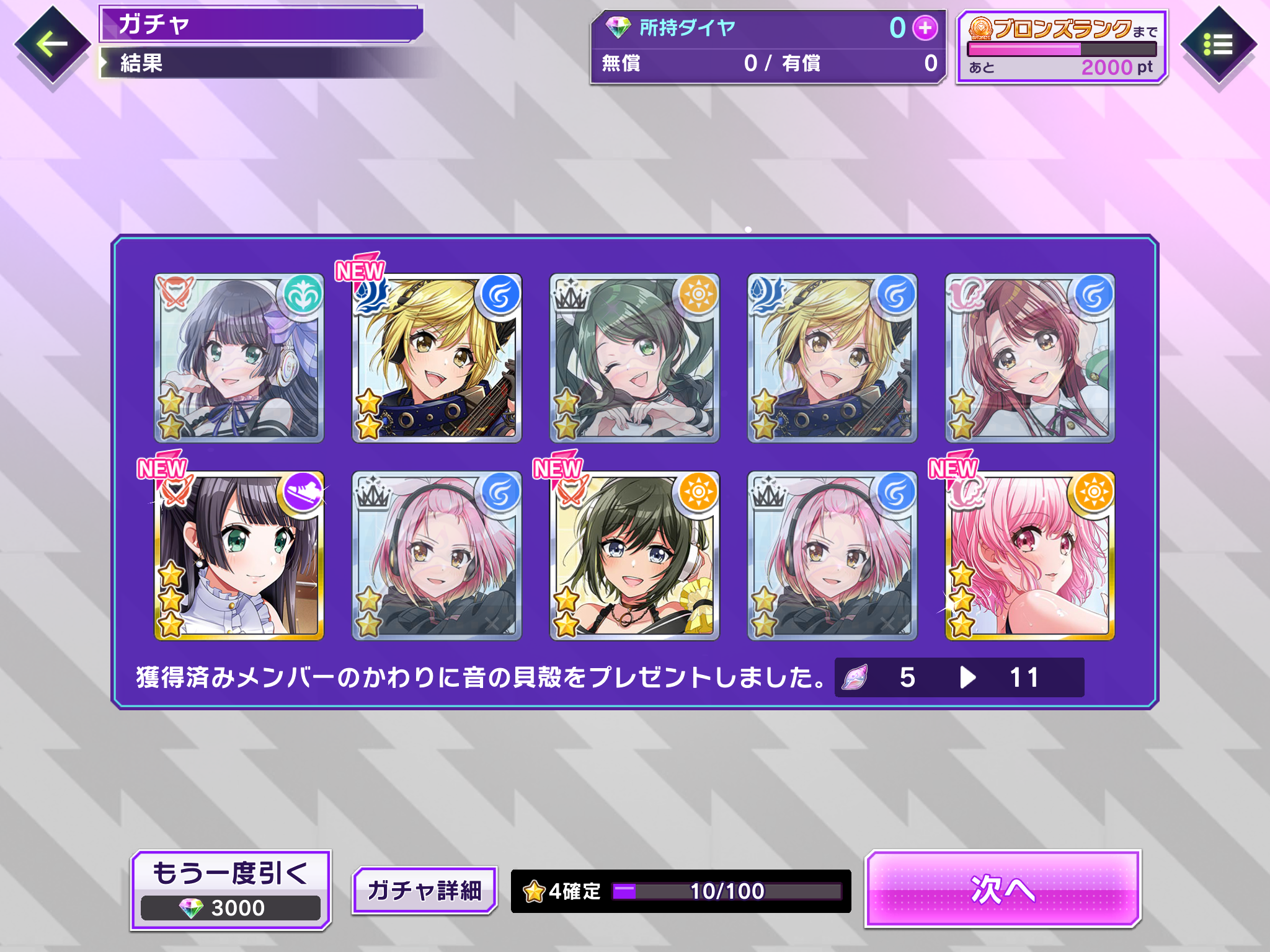Go back with the arrow button
The height and width of the screenshot is (952, 1270).
(x=52, y=45)
